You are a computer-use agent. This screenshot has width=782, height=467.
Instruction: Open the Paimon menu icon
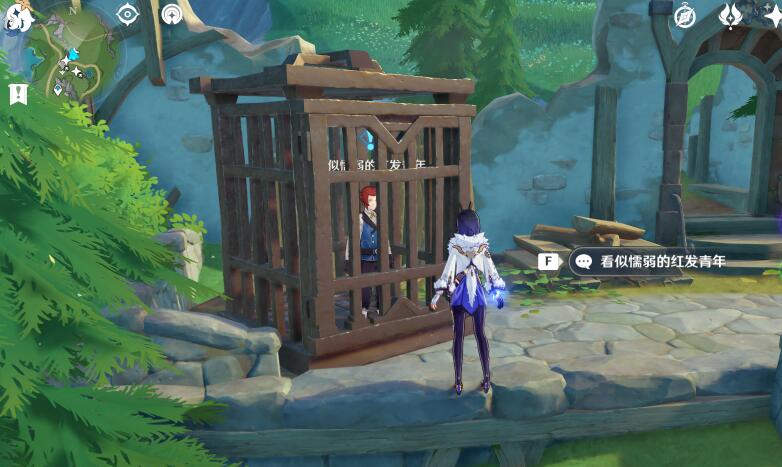[18, 17]
